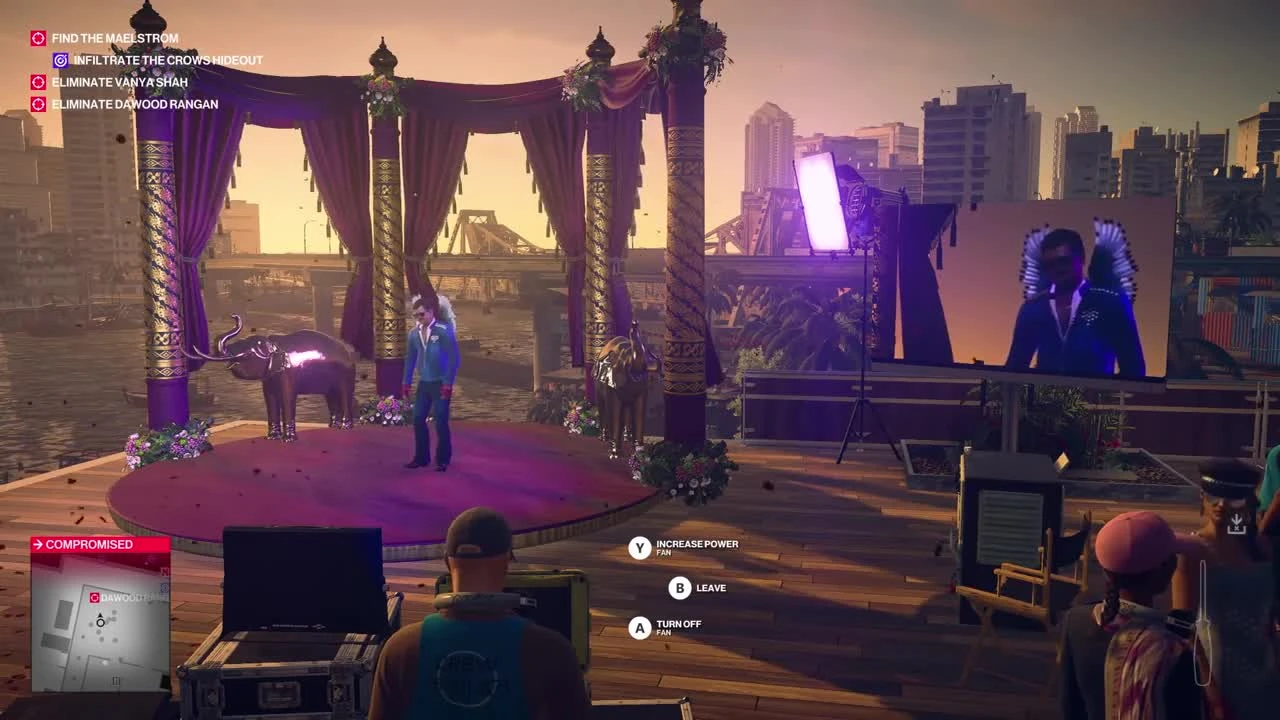Click the elimination target icon for VANYA SHAH

point(38,82)
